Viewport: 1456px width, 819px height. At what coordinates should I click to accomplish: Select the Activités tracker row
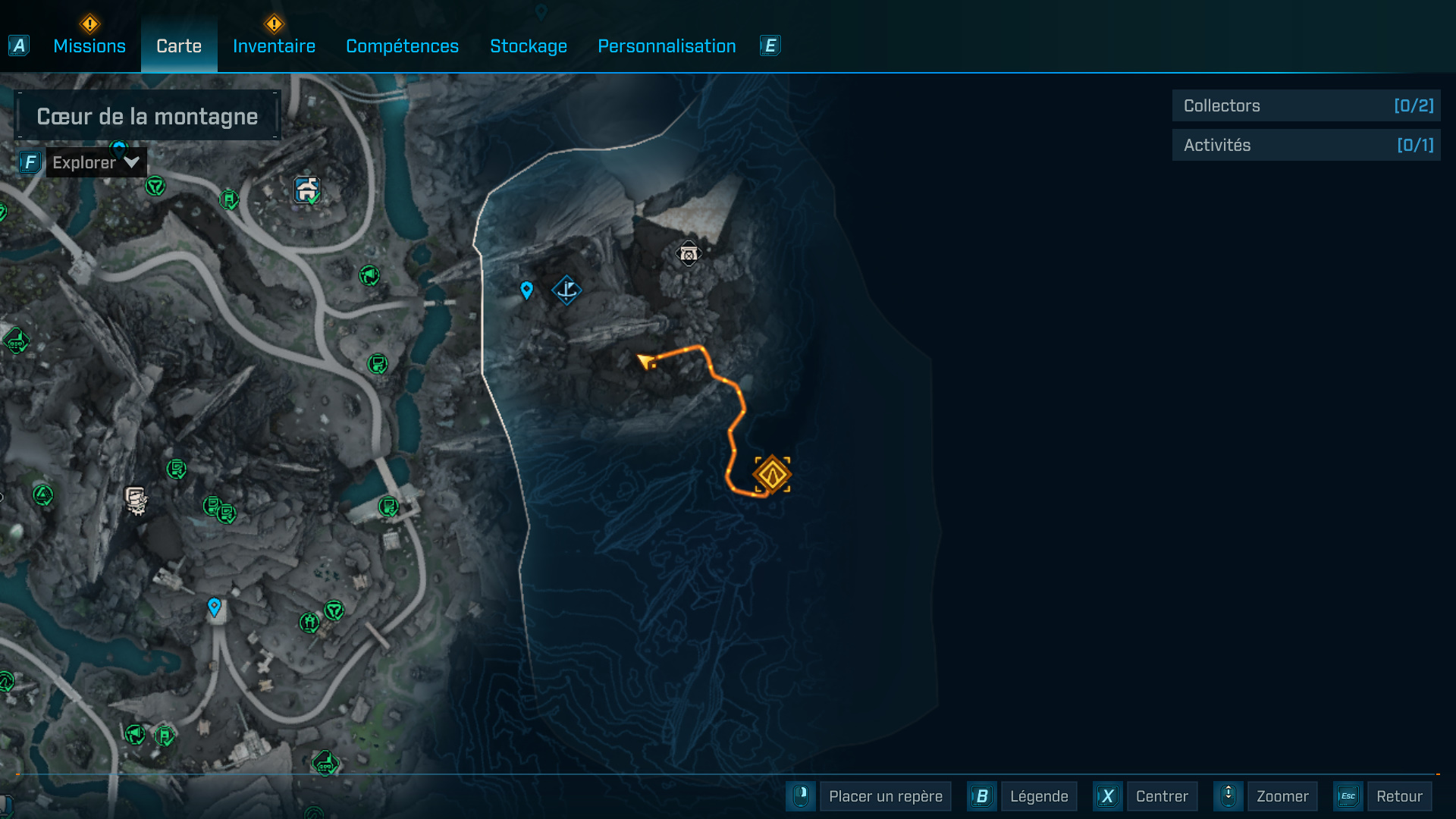click(1306, 145)
